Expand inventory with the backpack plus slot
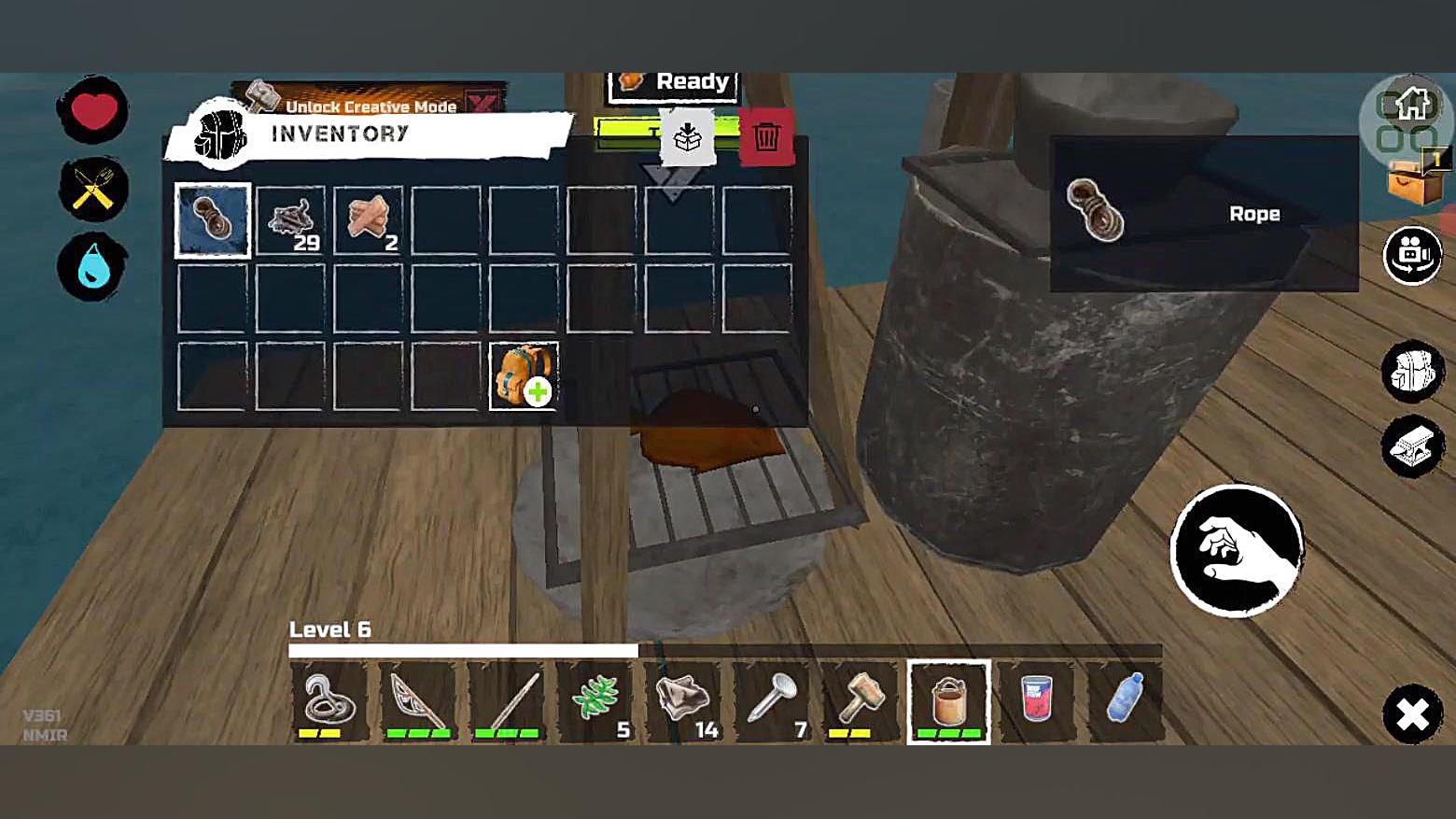The width and height of the screenshot is (1456, 819). coord(524,375)
